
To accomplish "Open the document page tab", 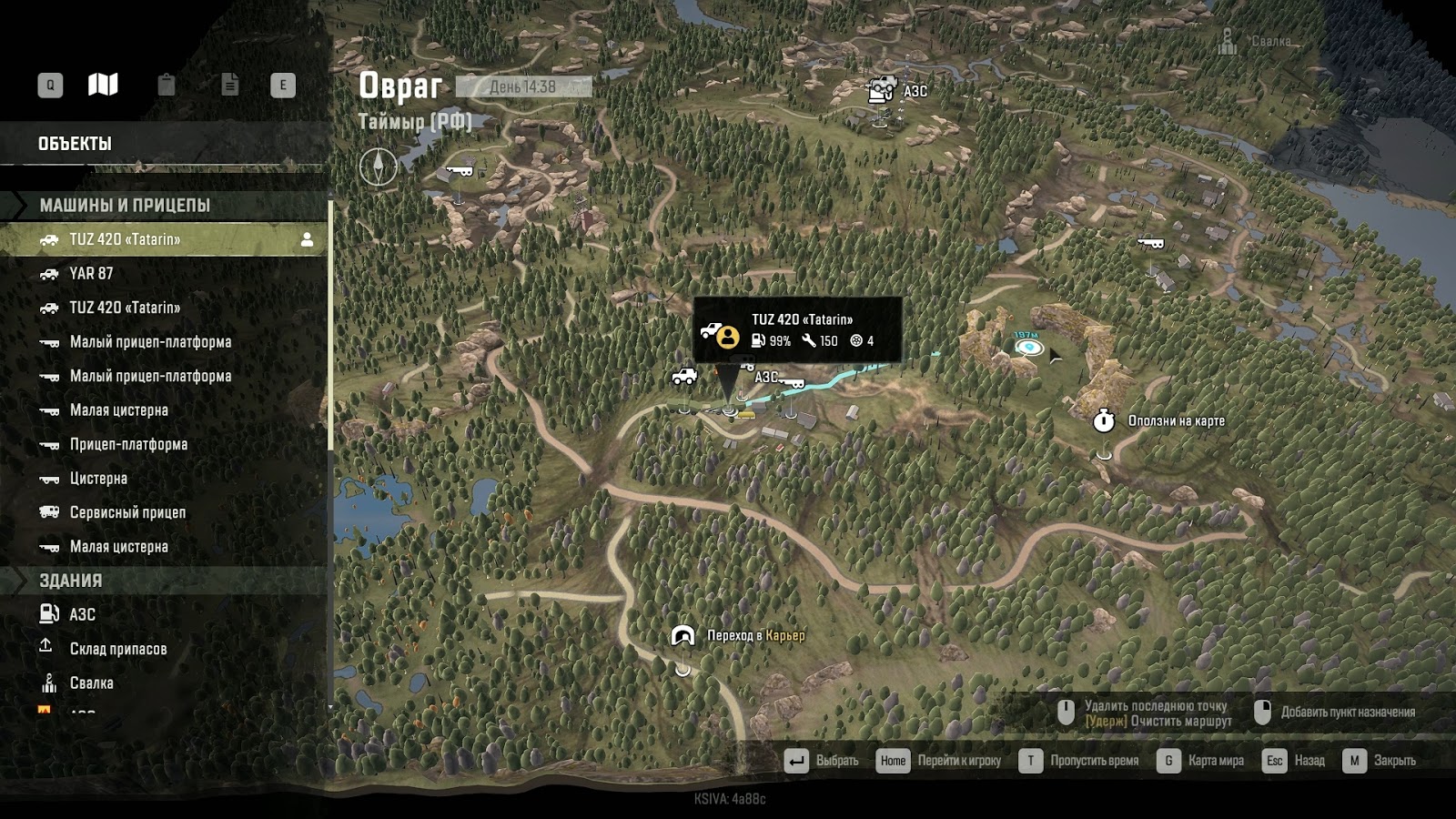I will 230,86.
